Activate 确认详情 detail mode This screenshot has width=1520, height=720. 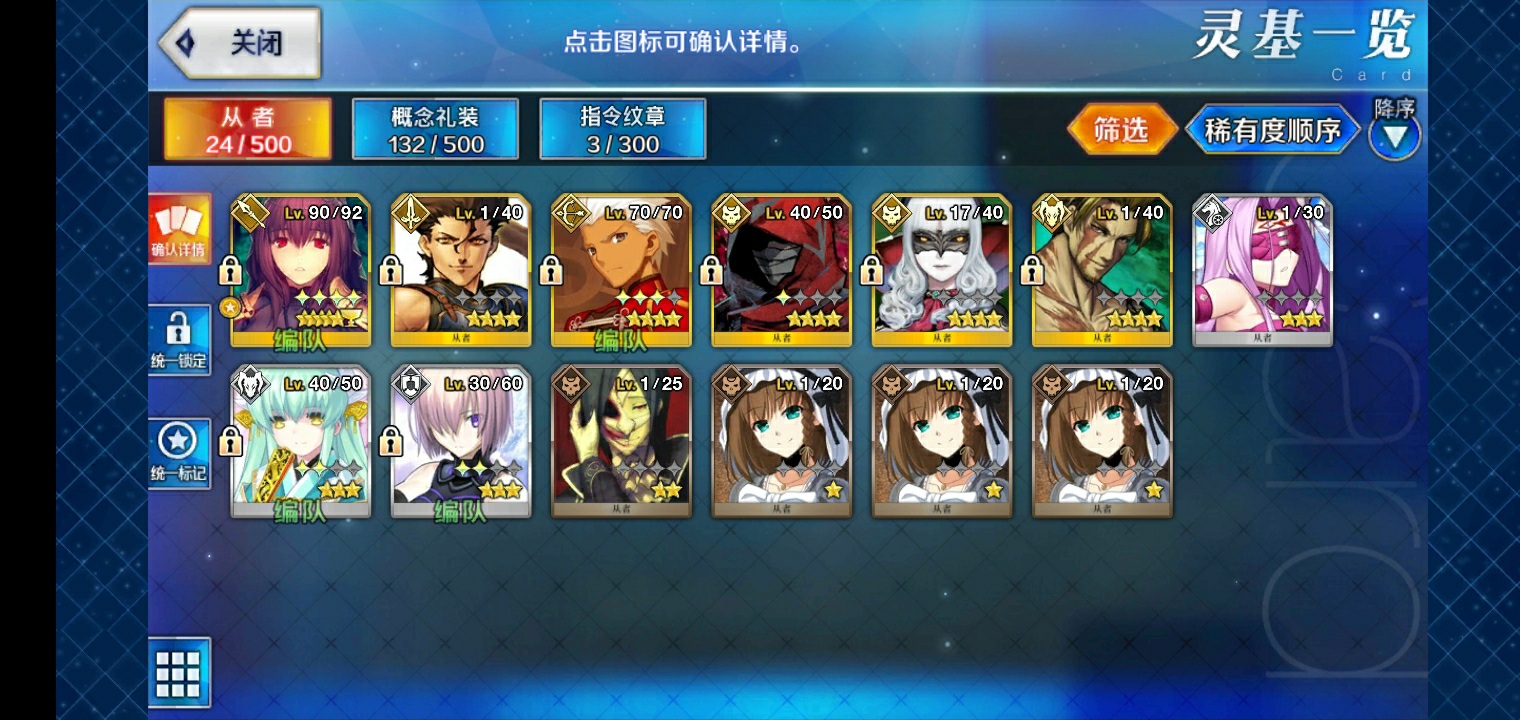(x=180, y=229)
